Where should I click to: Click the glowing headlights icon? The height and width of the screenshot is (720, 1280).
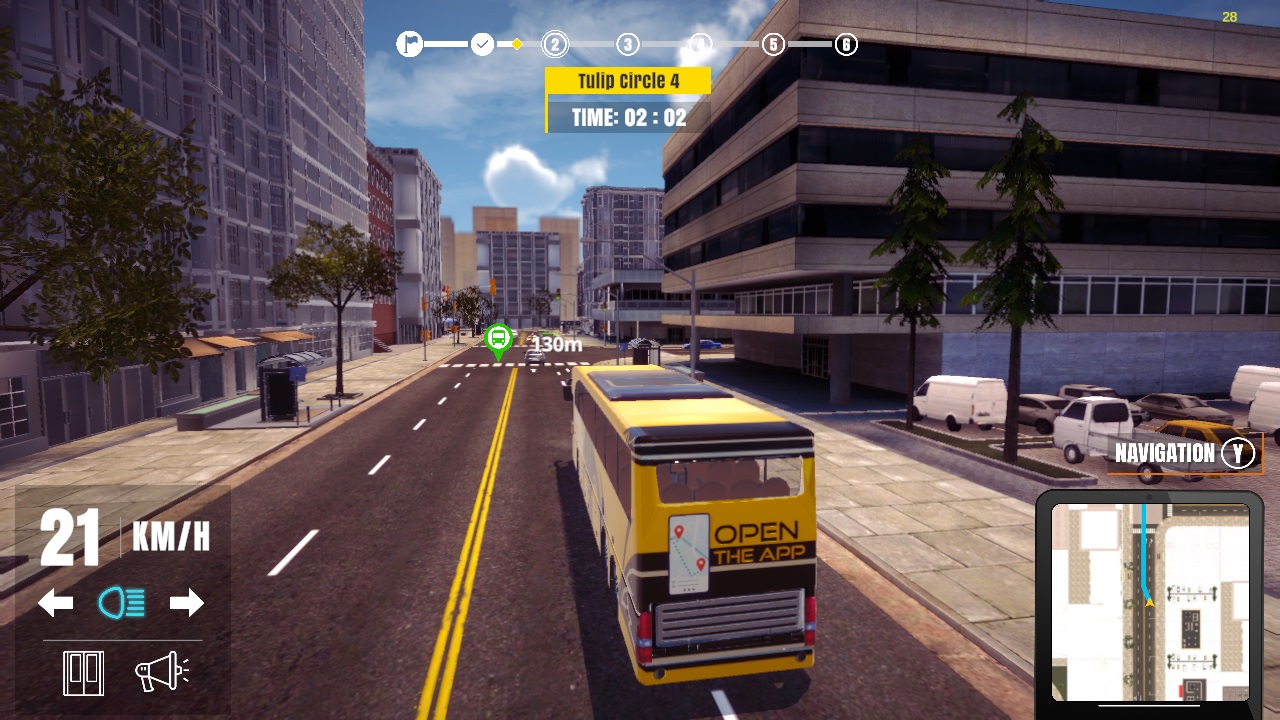coord(120,603)
